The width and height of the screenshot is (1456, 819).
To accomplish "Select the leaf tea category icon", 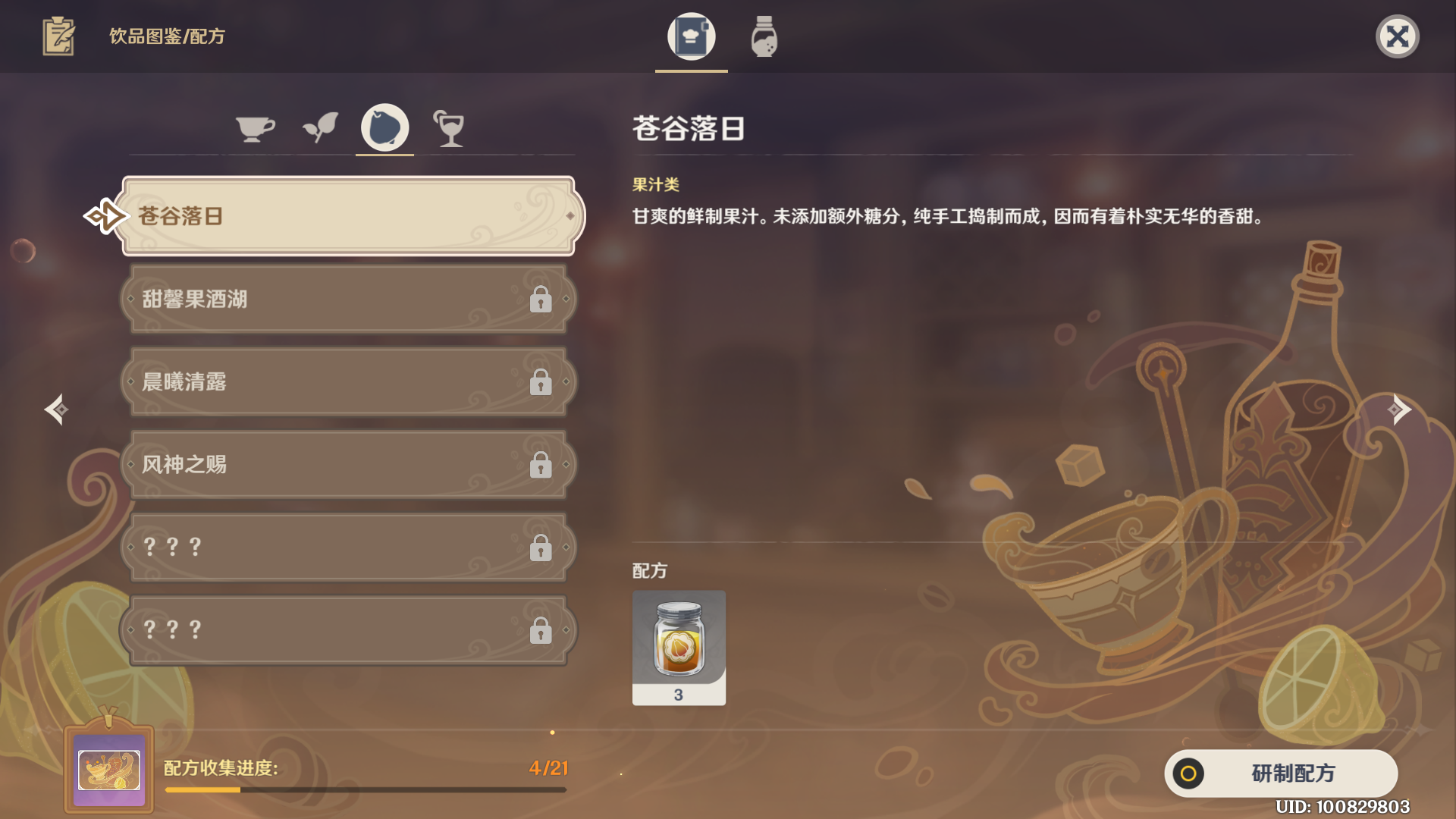I will [320, 127].
